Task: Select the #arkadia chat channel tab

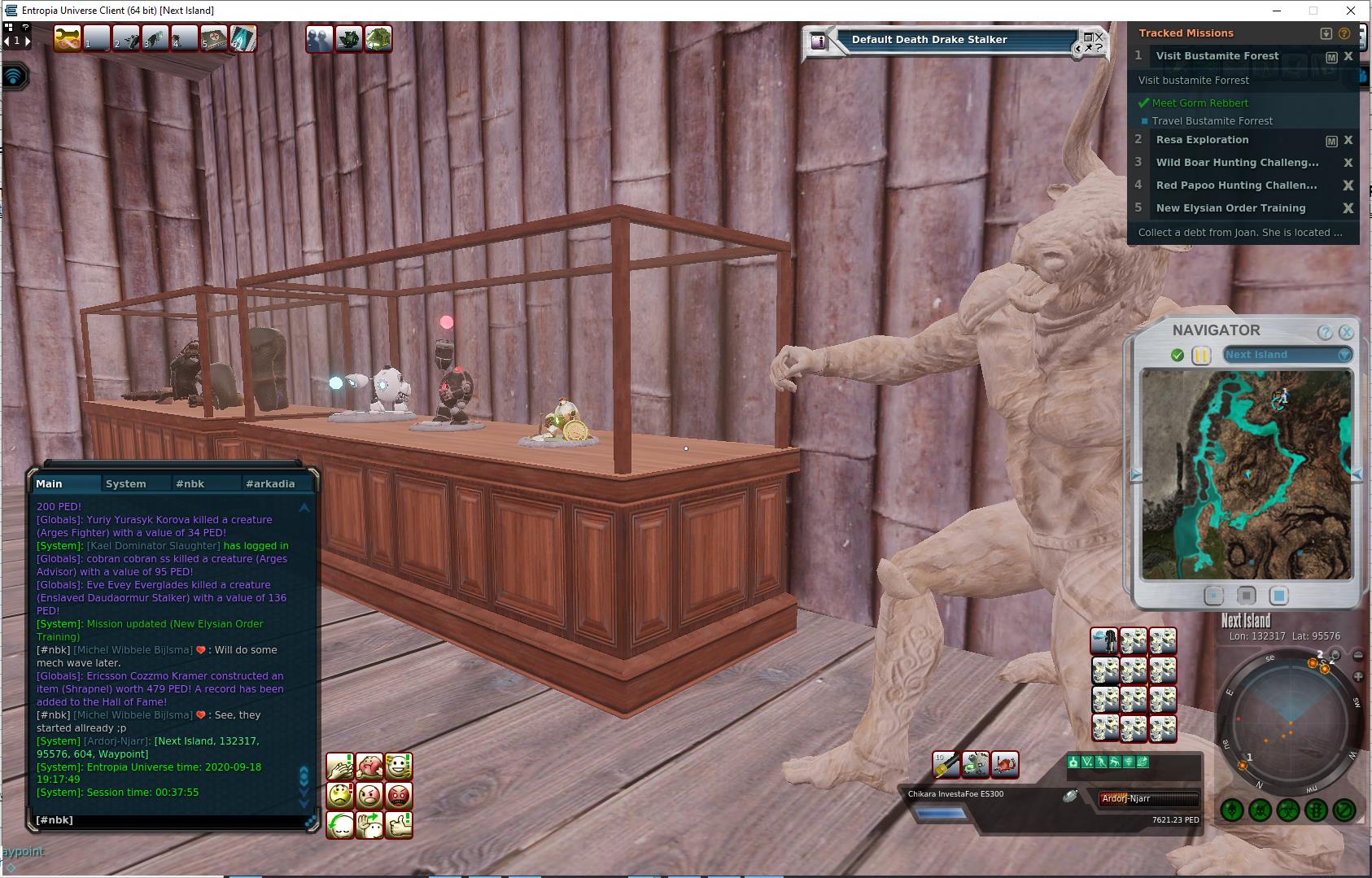Action: coord(270,483)
